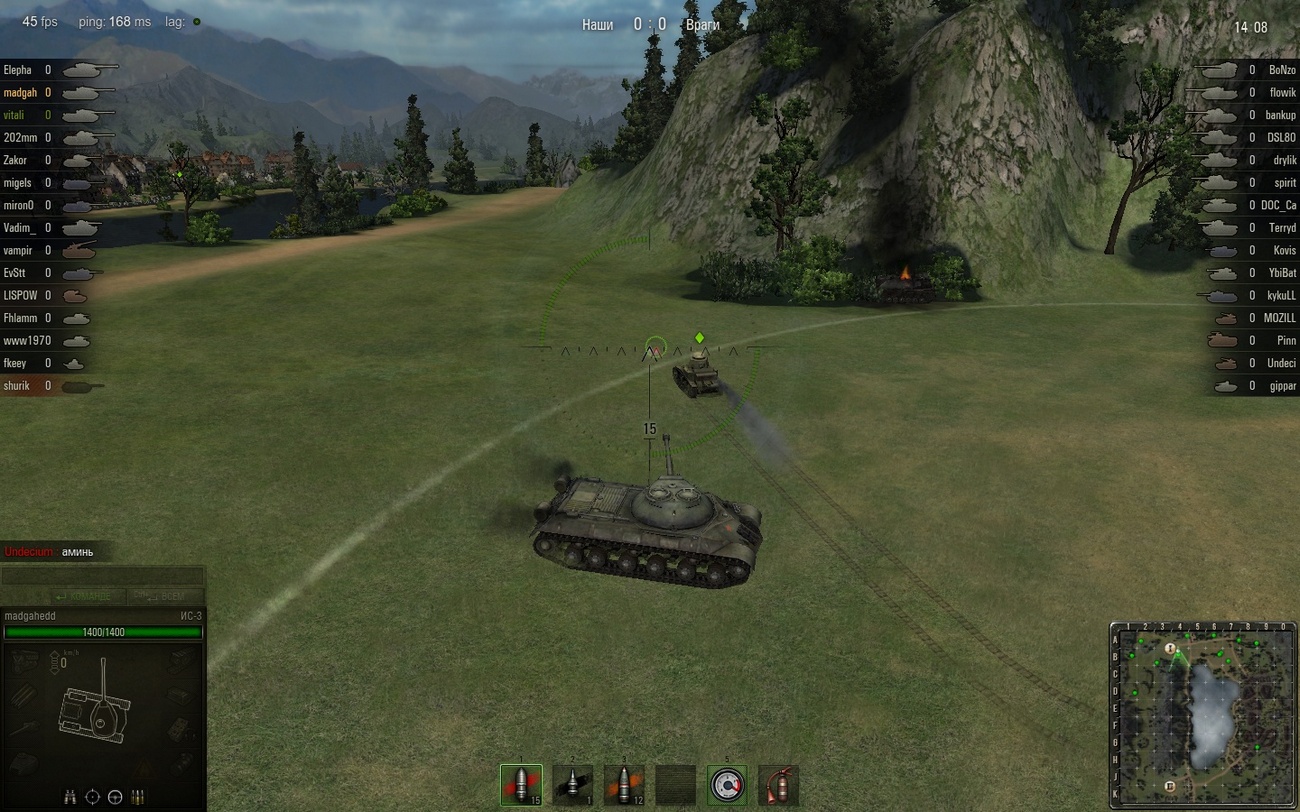Image resolution: width=1300 pixels, height=812 pixels.
Task: Select ally shurik in team list
Action: 16,386
